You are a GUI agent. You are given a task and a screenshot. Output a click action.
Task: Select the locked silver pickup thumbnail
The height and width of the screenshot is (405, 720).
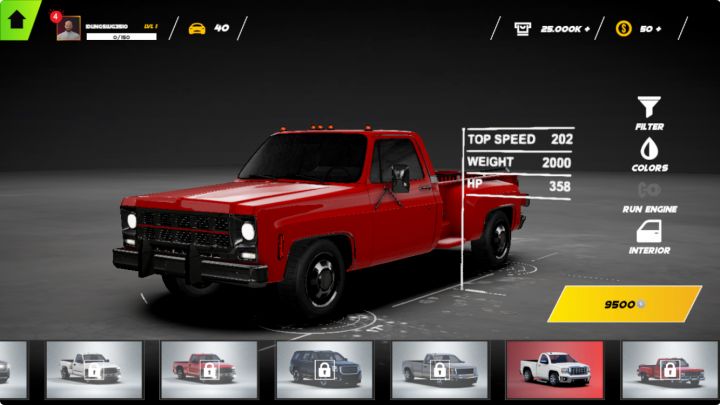[439, 369]
